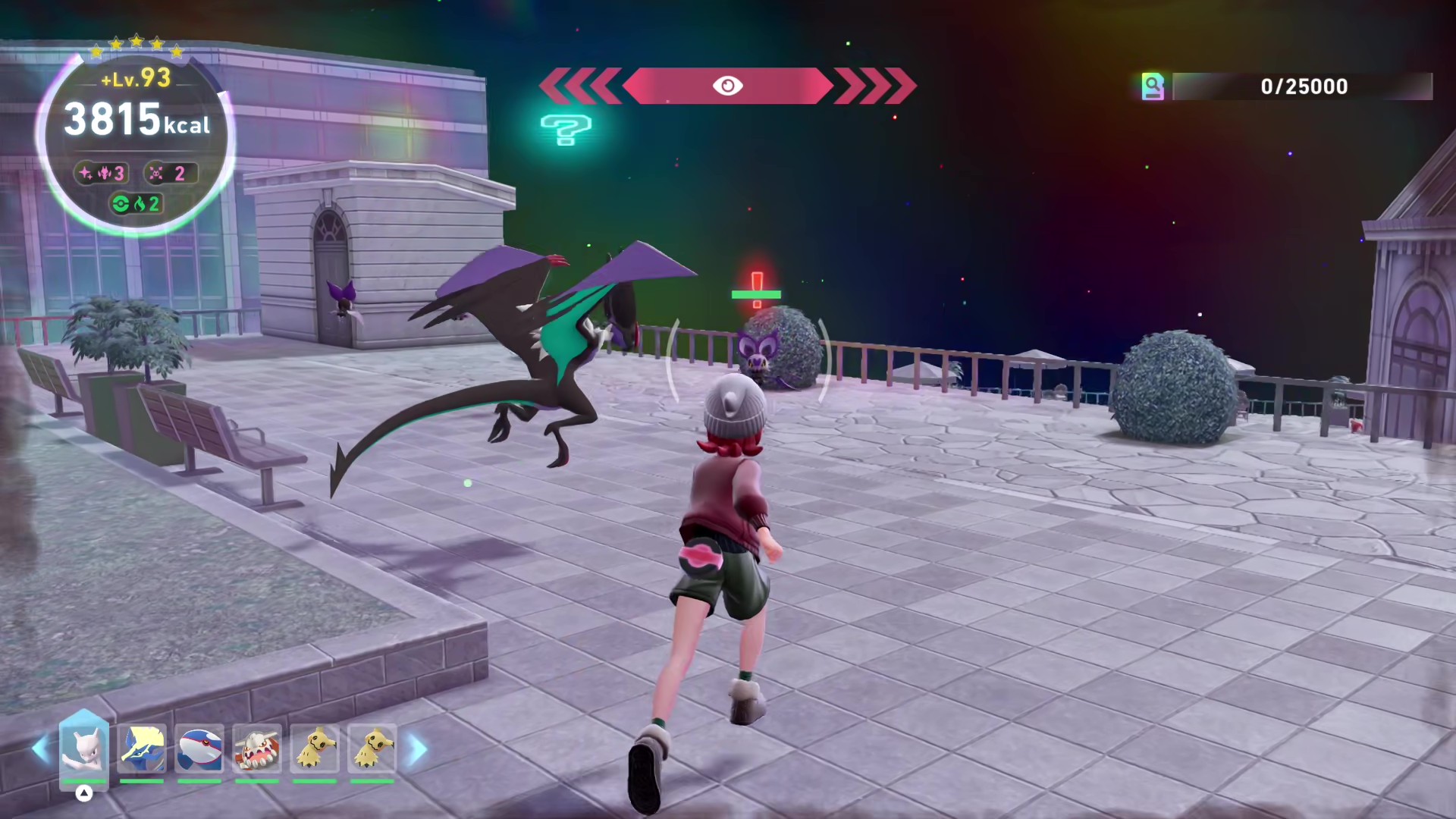Viewport: 1456px width, 819px height.
Task: Click the party bar's right arrow
Action: tap(418, 749)
